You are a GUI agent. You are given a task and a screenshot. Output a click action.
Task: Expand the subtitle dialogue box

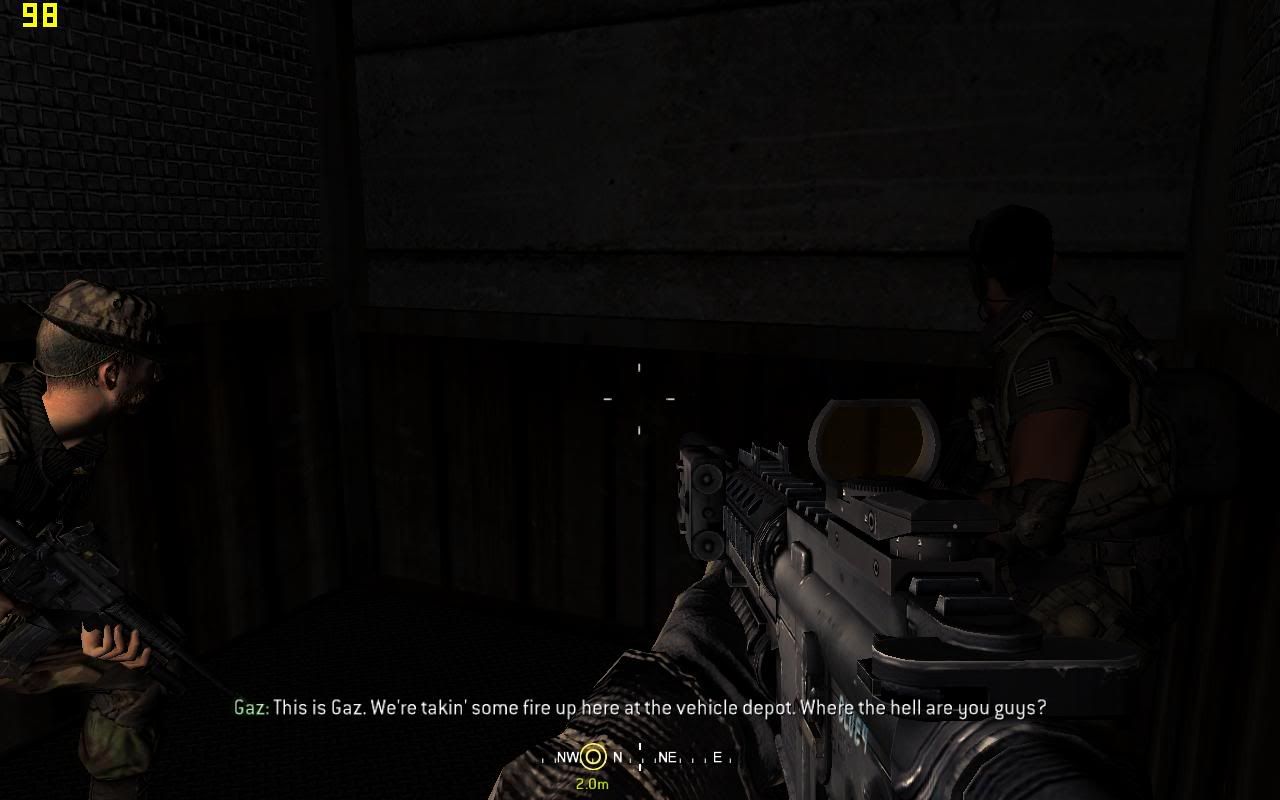click(x=640, y=708)
